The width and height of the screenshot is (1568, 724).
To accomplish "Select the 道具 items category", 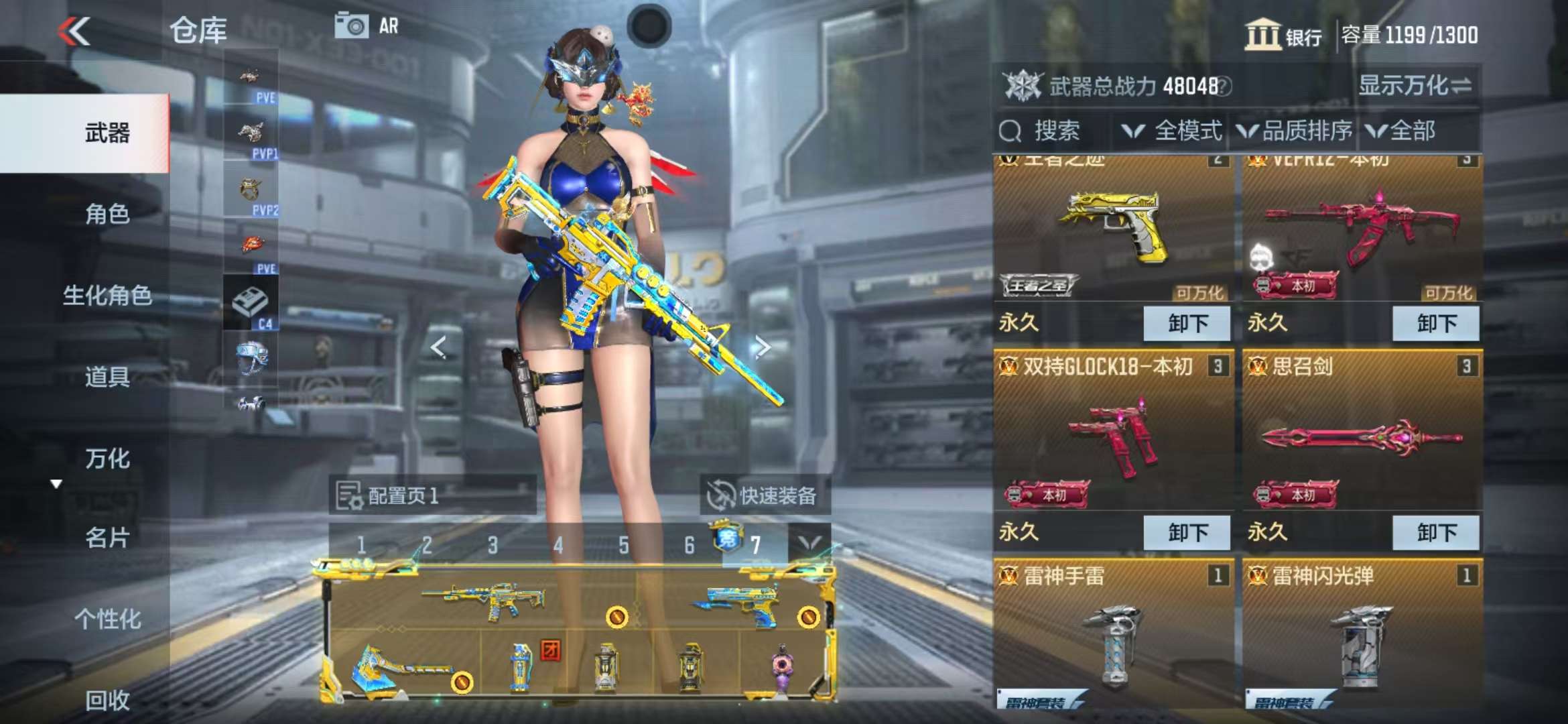I will (107, 377).
